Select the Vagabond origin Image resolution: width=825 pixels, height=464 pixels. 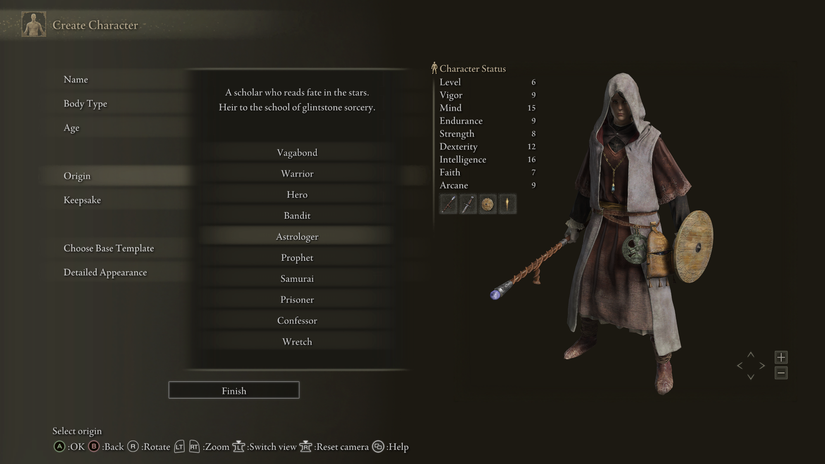tap(297, 153)
